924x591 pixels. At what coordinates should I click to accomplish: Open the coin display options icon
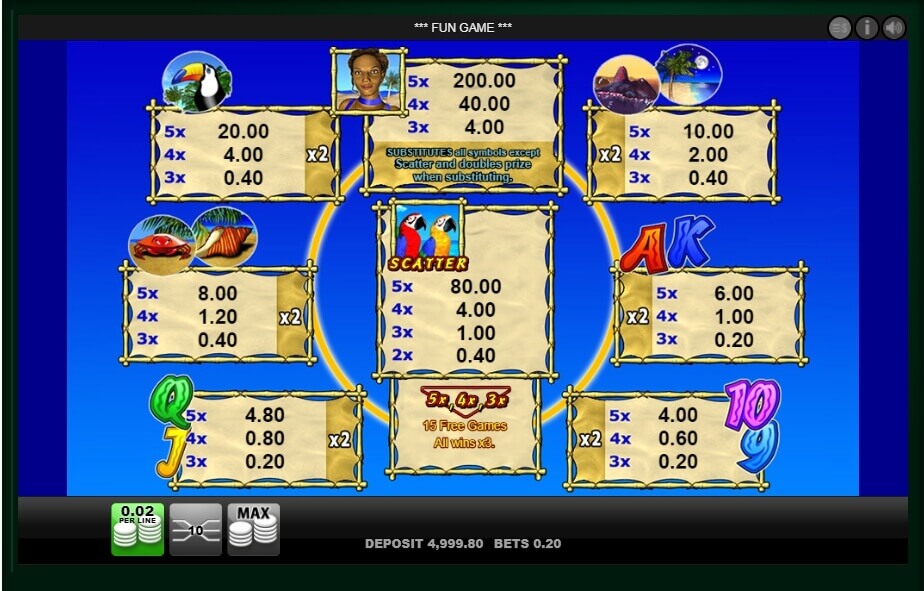(x=840, y=28)
